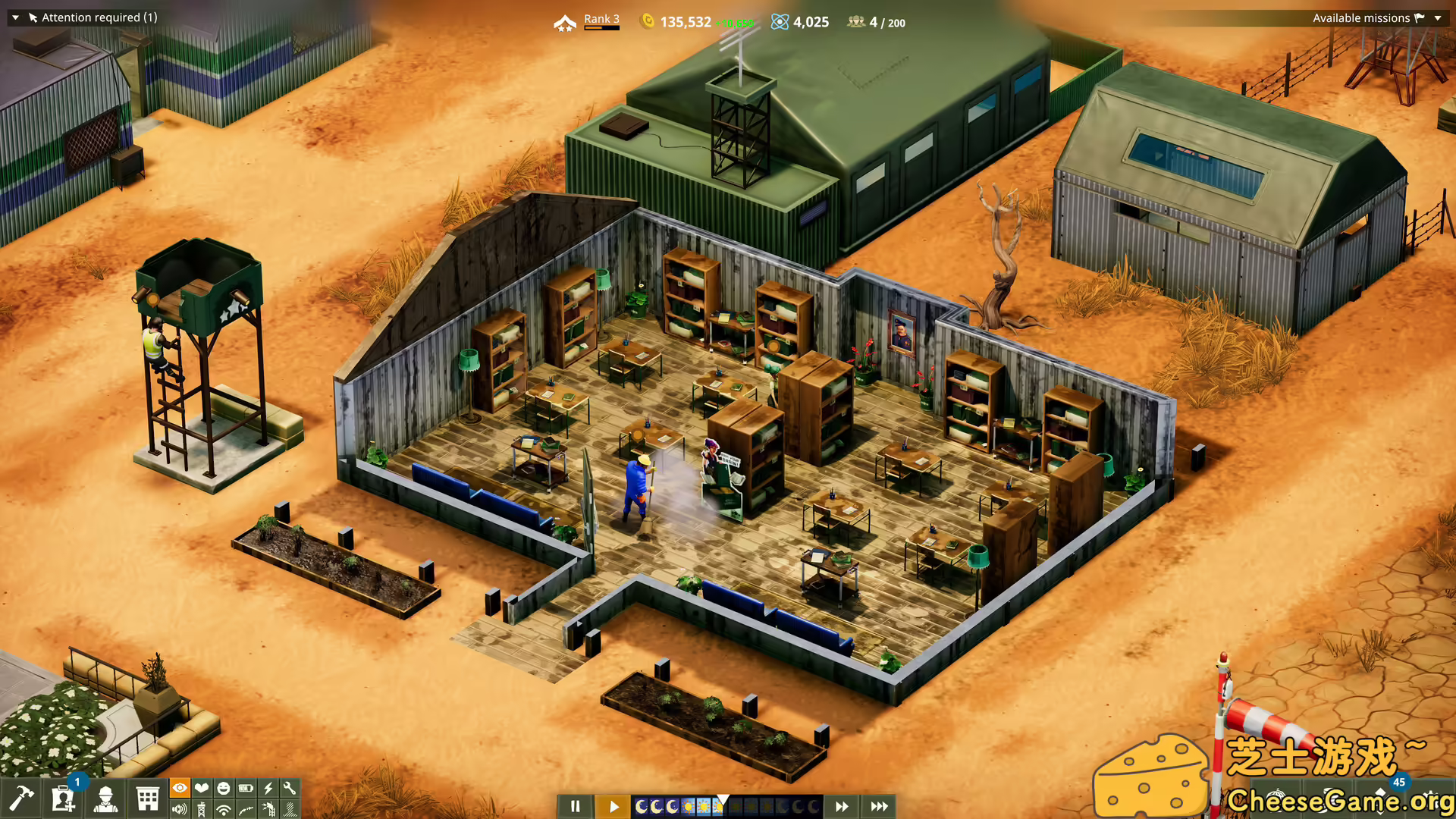Click the heart satisfaction overlay icon
Viewport: 1456px width, 819px height.
pyautogui.click(x=201, y=788)
